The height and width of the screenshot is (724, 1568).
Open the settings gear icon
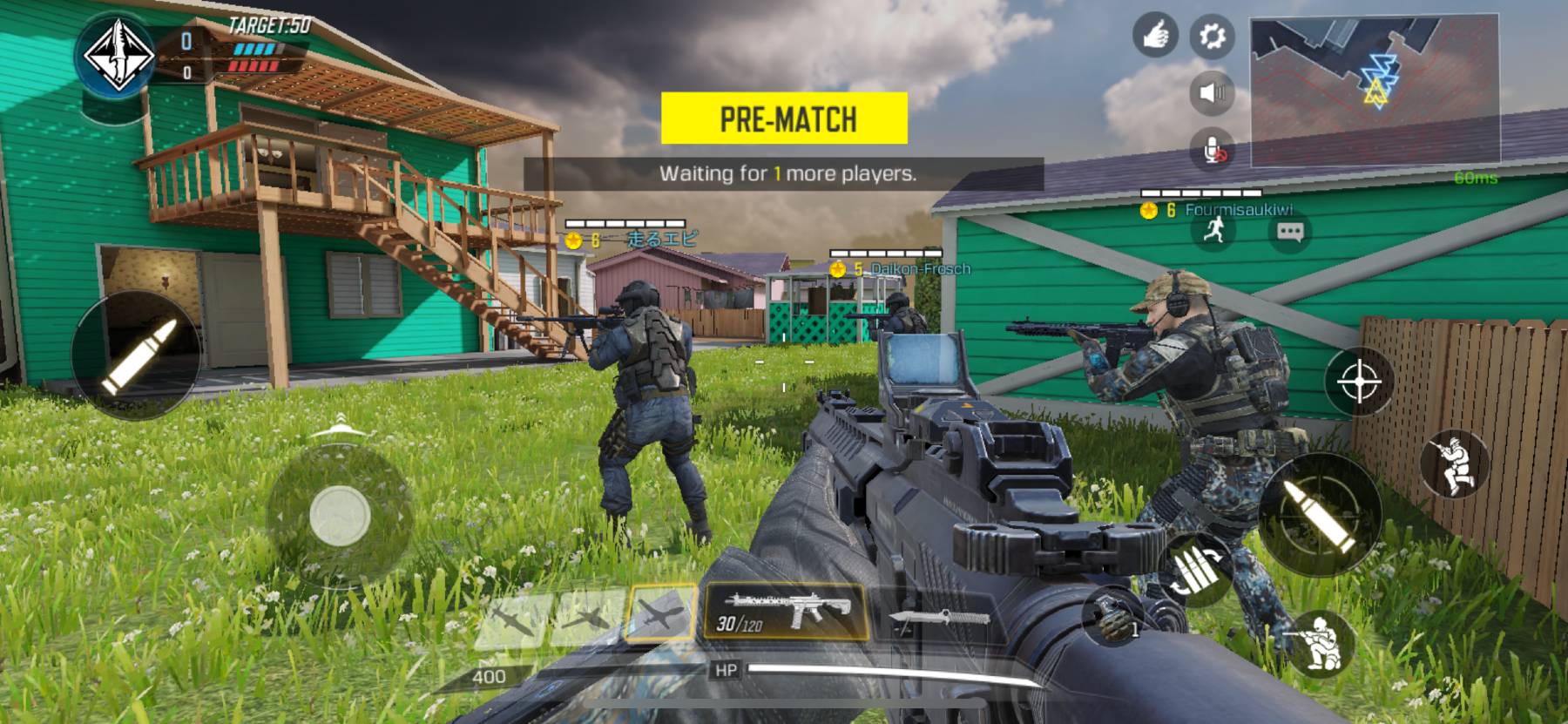[x=1212, y=37]
